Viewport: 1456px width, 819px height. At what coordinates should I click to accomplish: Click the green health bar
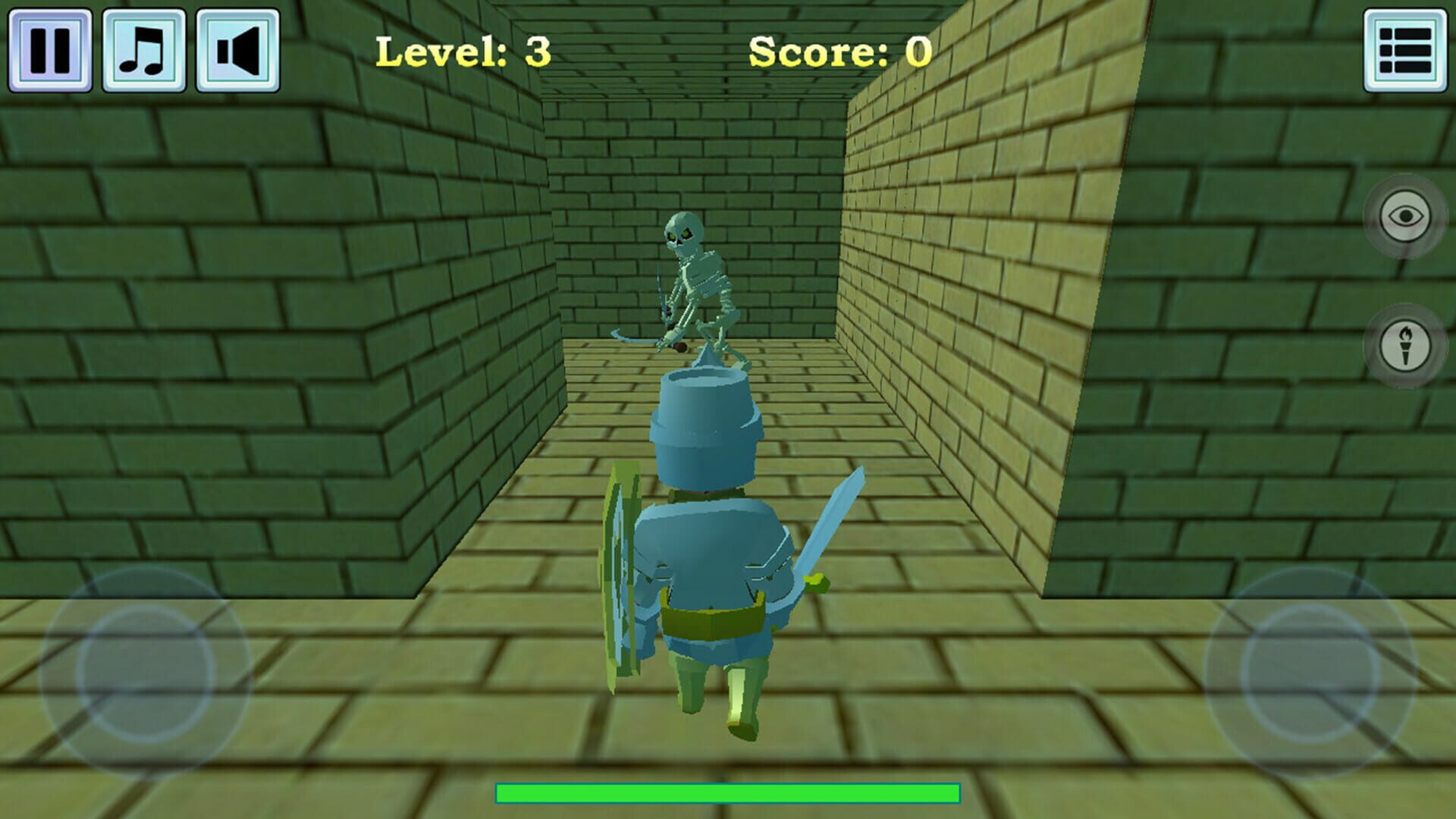click(726, 792)
